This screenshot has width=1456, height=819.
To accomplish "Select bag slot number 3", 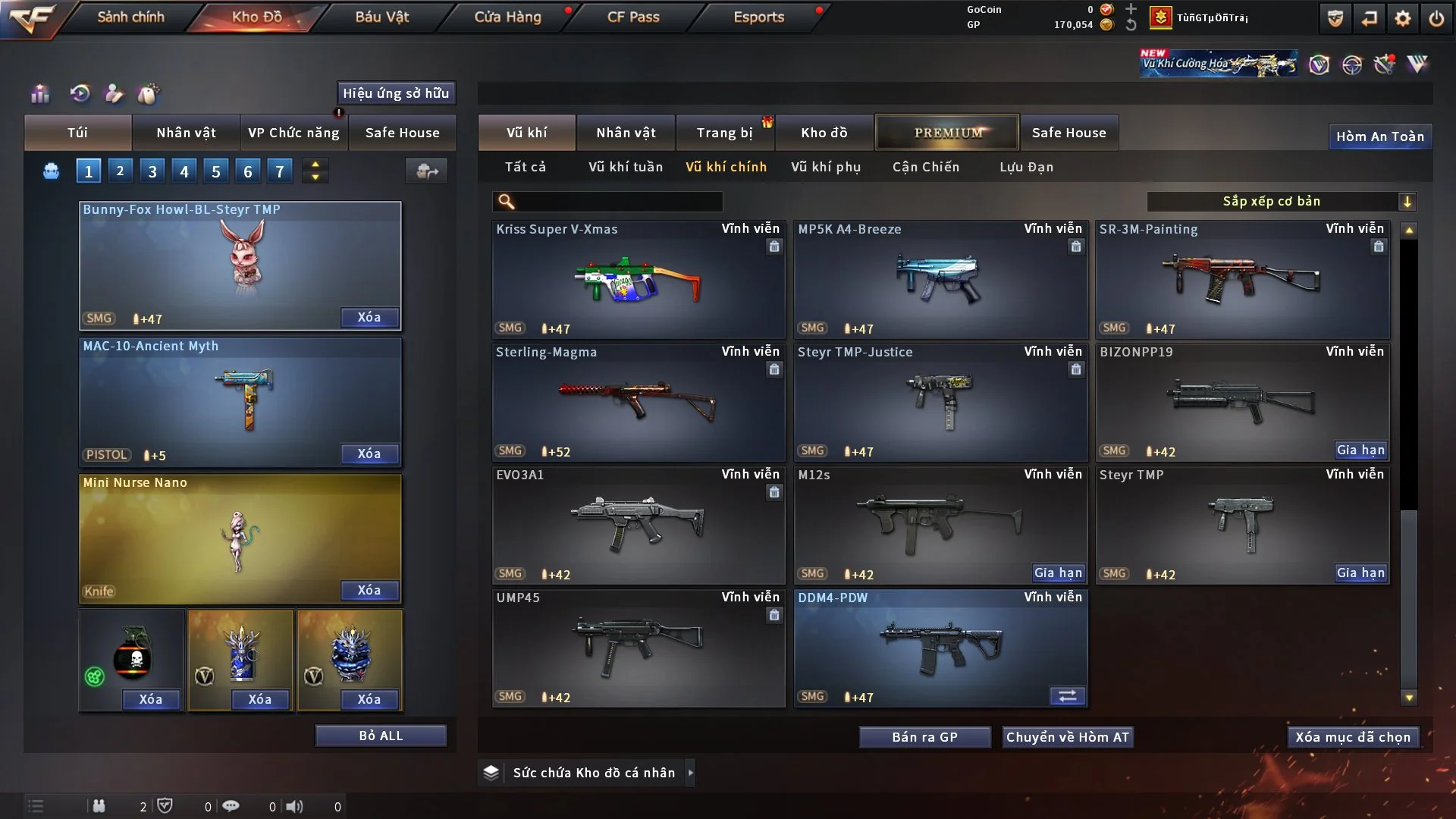I will [x=152, y=171].
